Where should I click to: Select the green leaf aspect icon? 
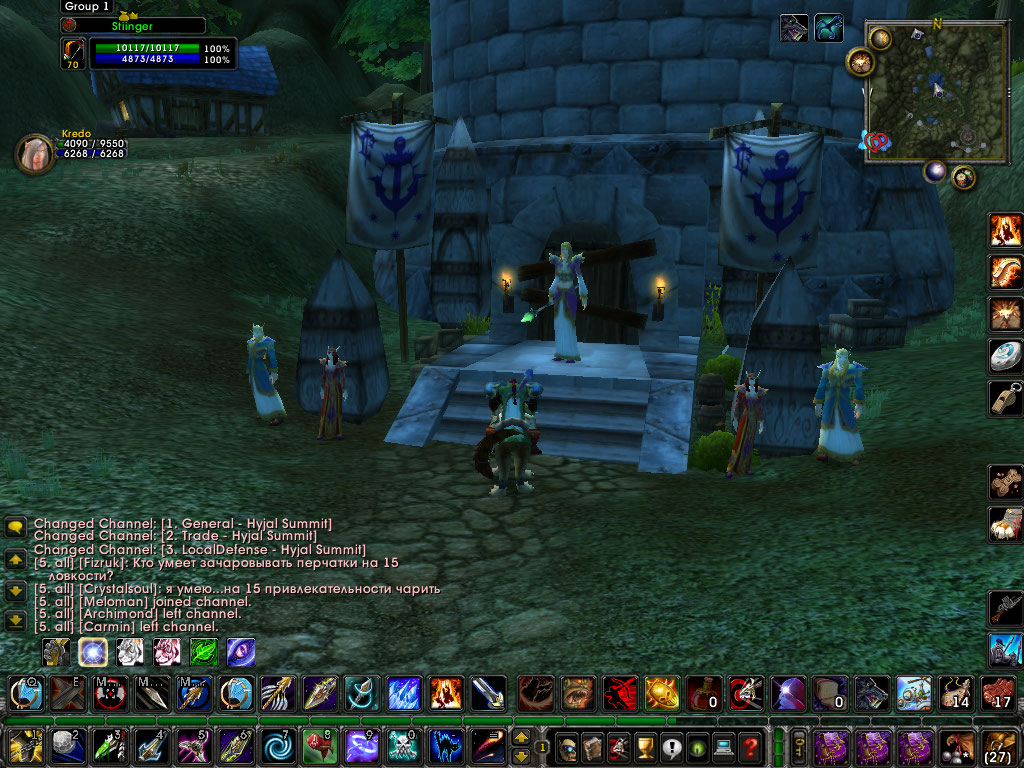204,652
